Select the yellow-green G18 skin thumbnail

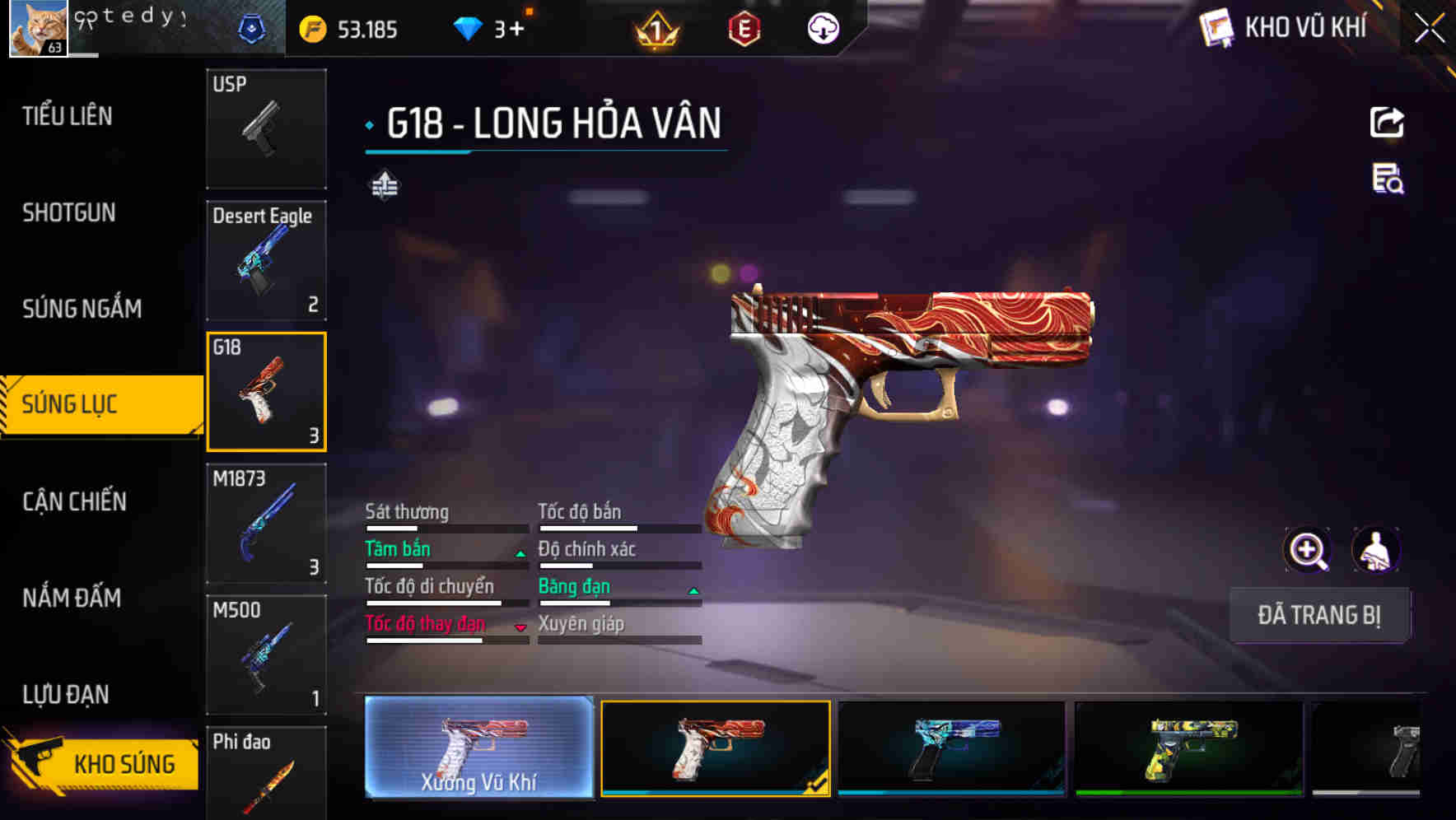click(x=1188, y=748)
